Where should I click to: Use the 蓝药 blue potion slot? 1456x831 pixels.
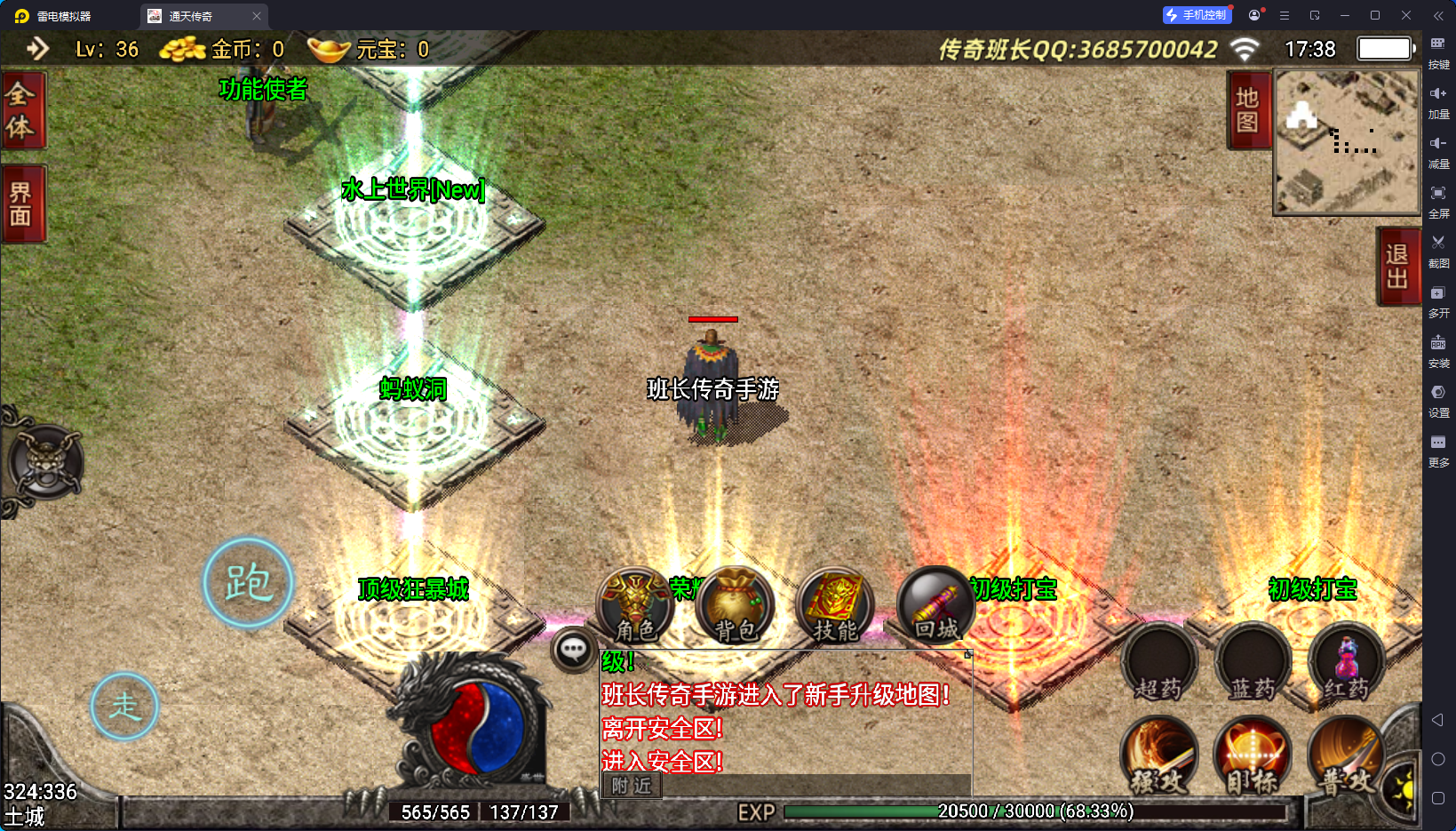pos(1253,663)
